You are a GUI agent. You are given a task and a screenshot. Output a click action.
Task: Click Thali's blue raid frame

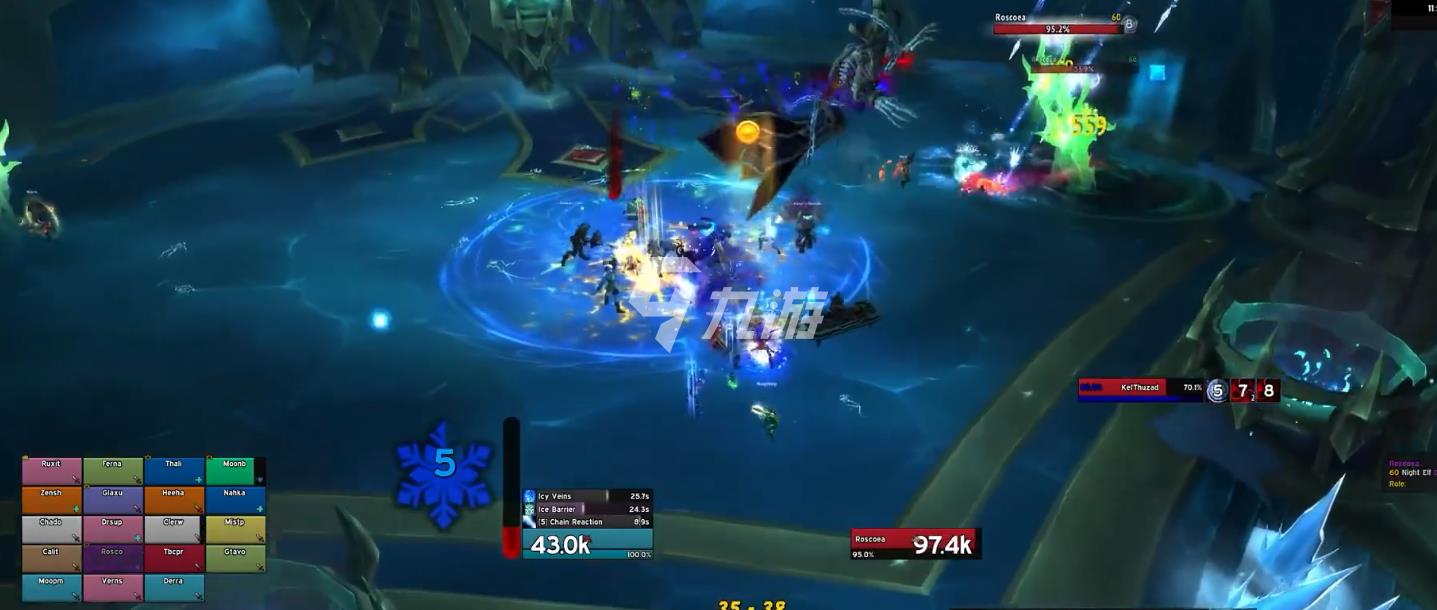[174, 471]
